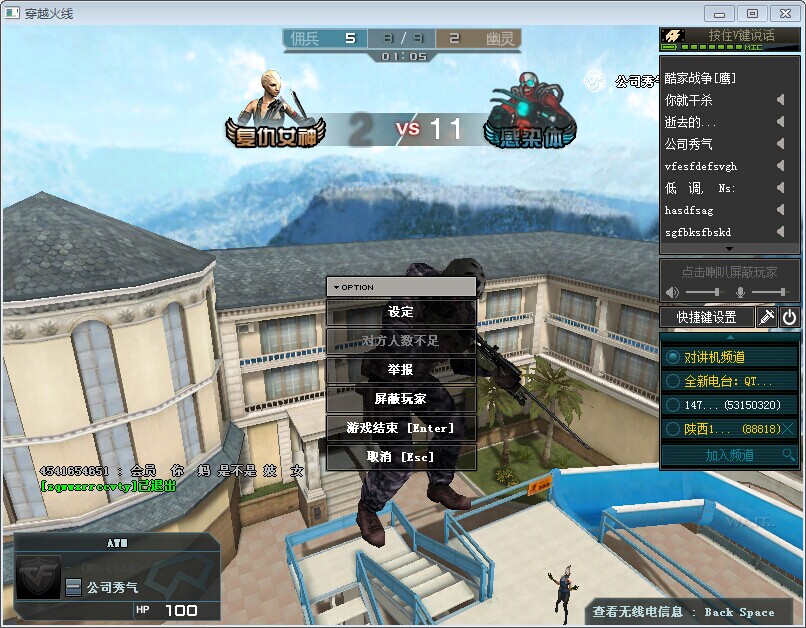Open 快捷键设置 hotkey settings
The image size is (806, 628).
click(706, 318)
